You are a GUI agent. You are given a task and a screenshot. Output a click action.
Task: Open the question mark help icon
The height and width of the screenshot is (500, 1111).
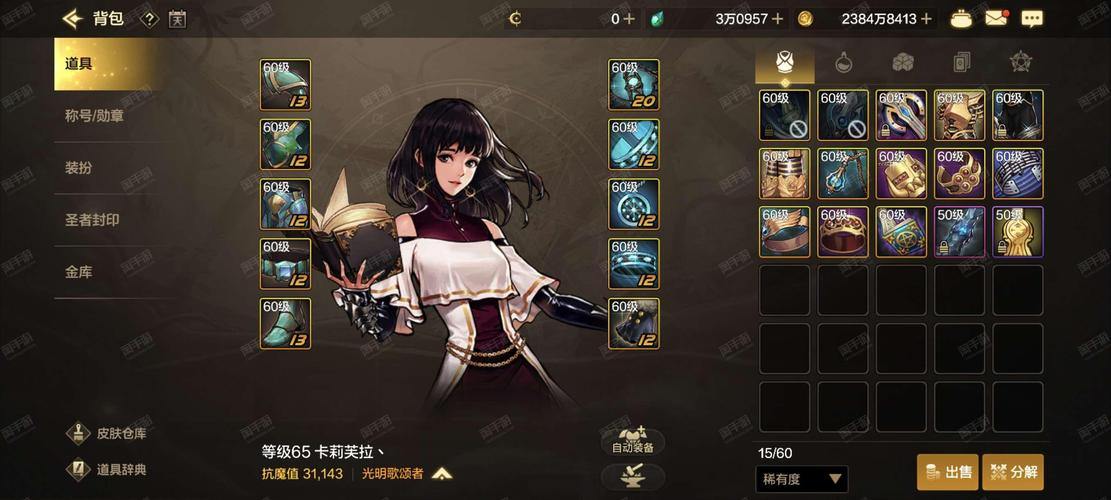click(148, 18)
